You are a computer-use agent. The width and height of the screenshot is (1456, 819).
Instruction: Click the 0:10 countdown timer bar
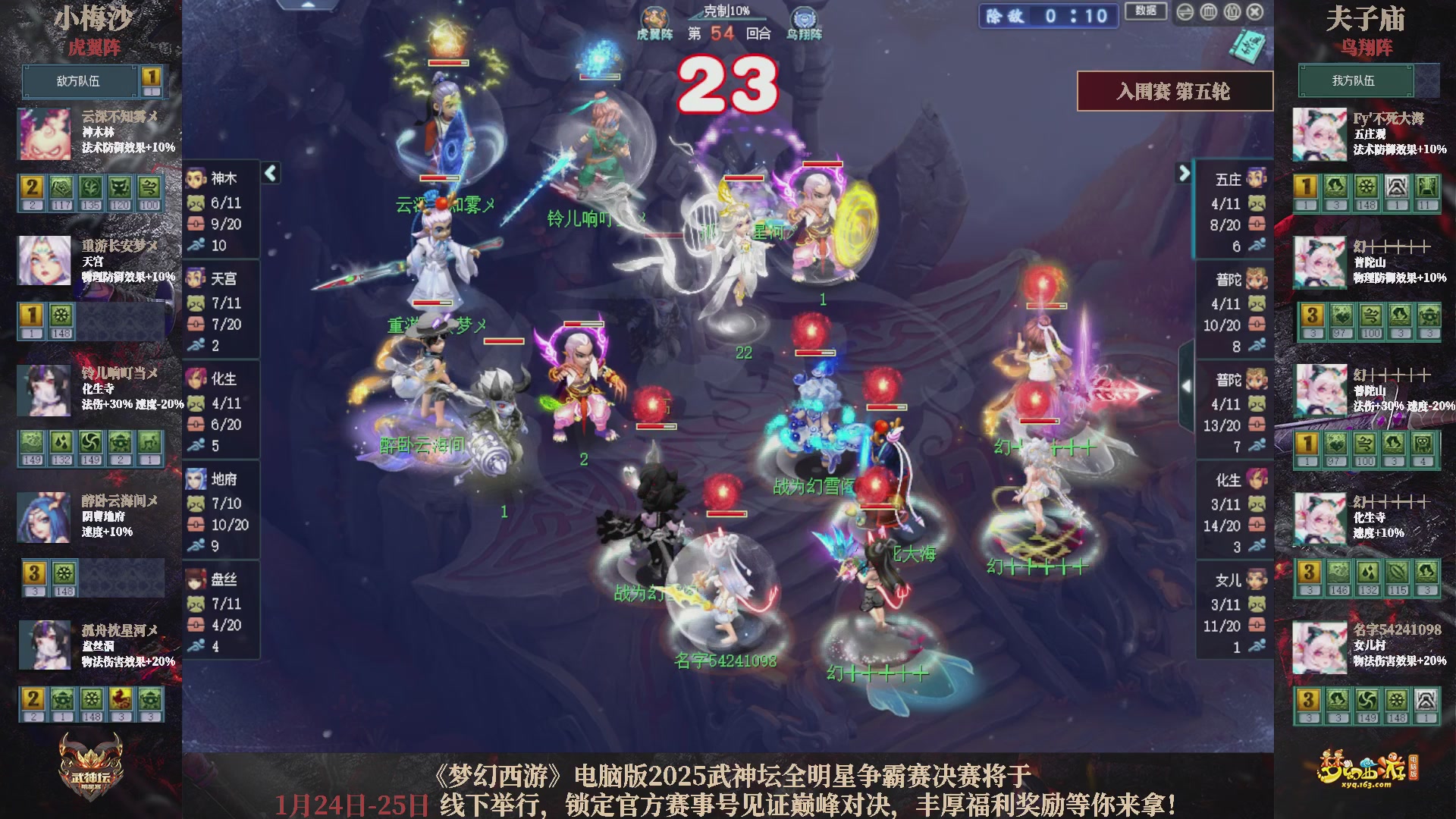[x=1047, y=17]
